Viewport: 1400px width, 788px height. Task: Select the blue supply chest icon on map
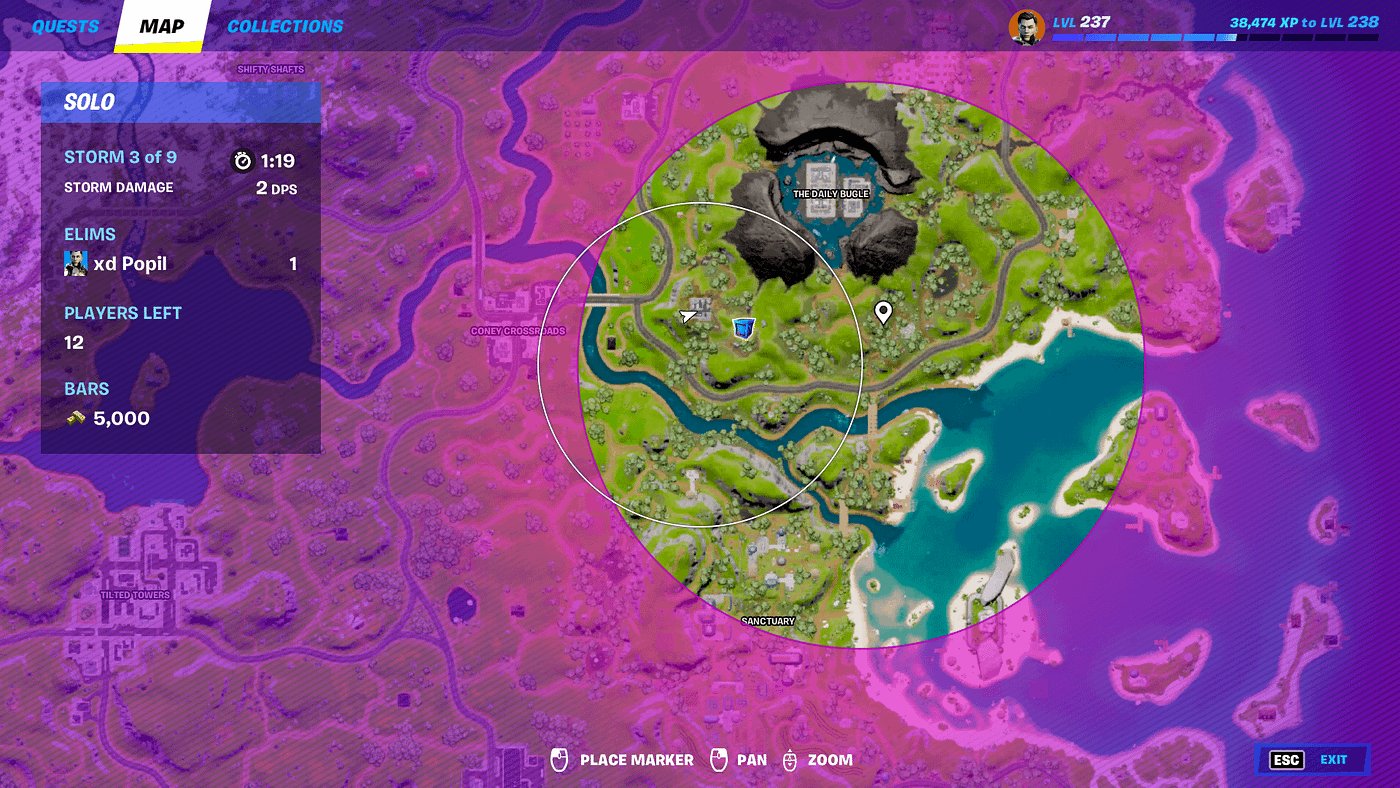(x=742, y=327)
